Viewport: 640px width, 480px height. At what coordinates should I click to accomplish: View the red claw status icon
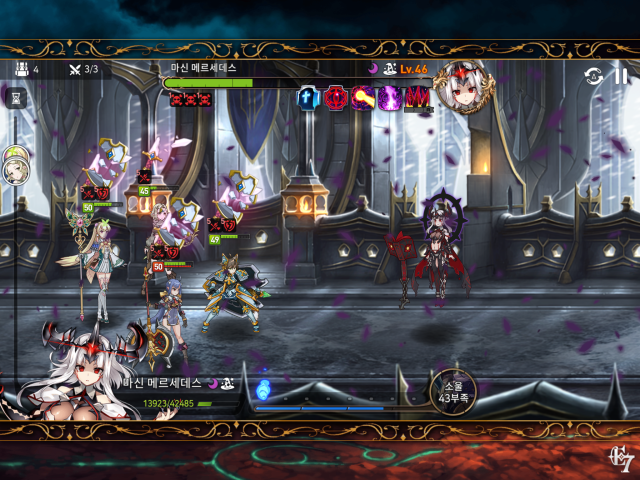pos(416,98)
